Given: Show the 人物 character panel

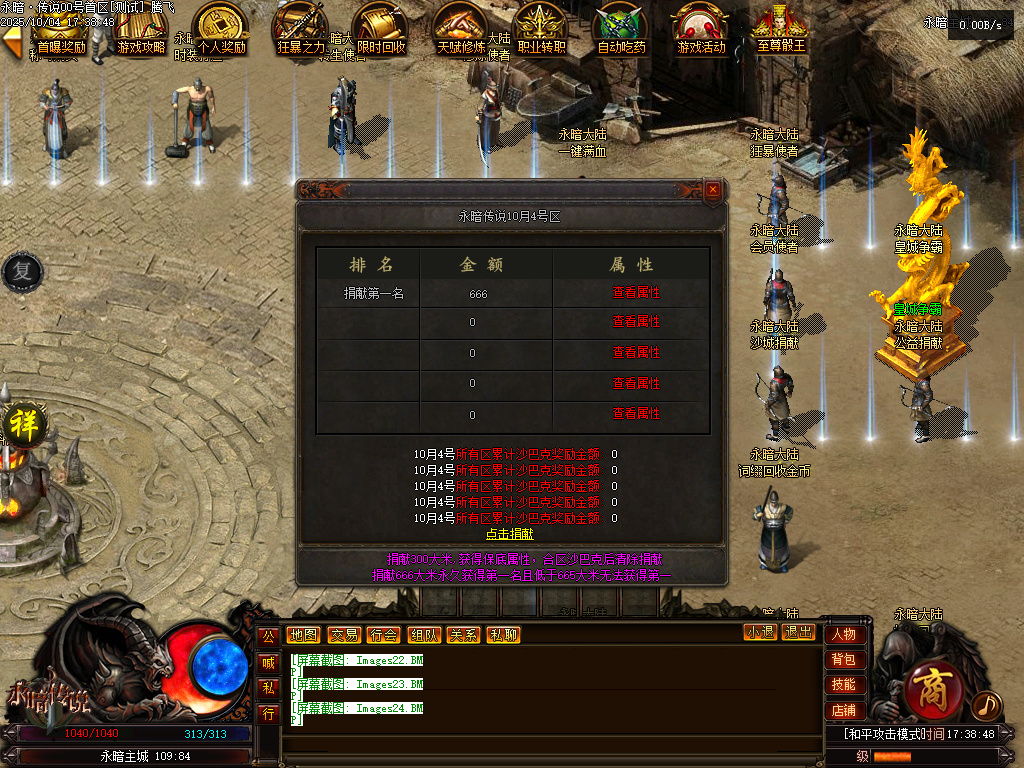Looking at the screenshot, I should (843, 634).
